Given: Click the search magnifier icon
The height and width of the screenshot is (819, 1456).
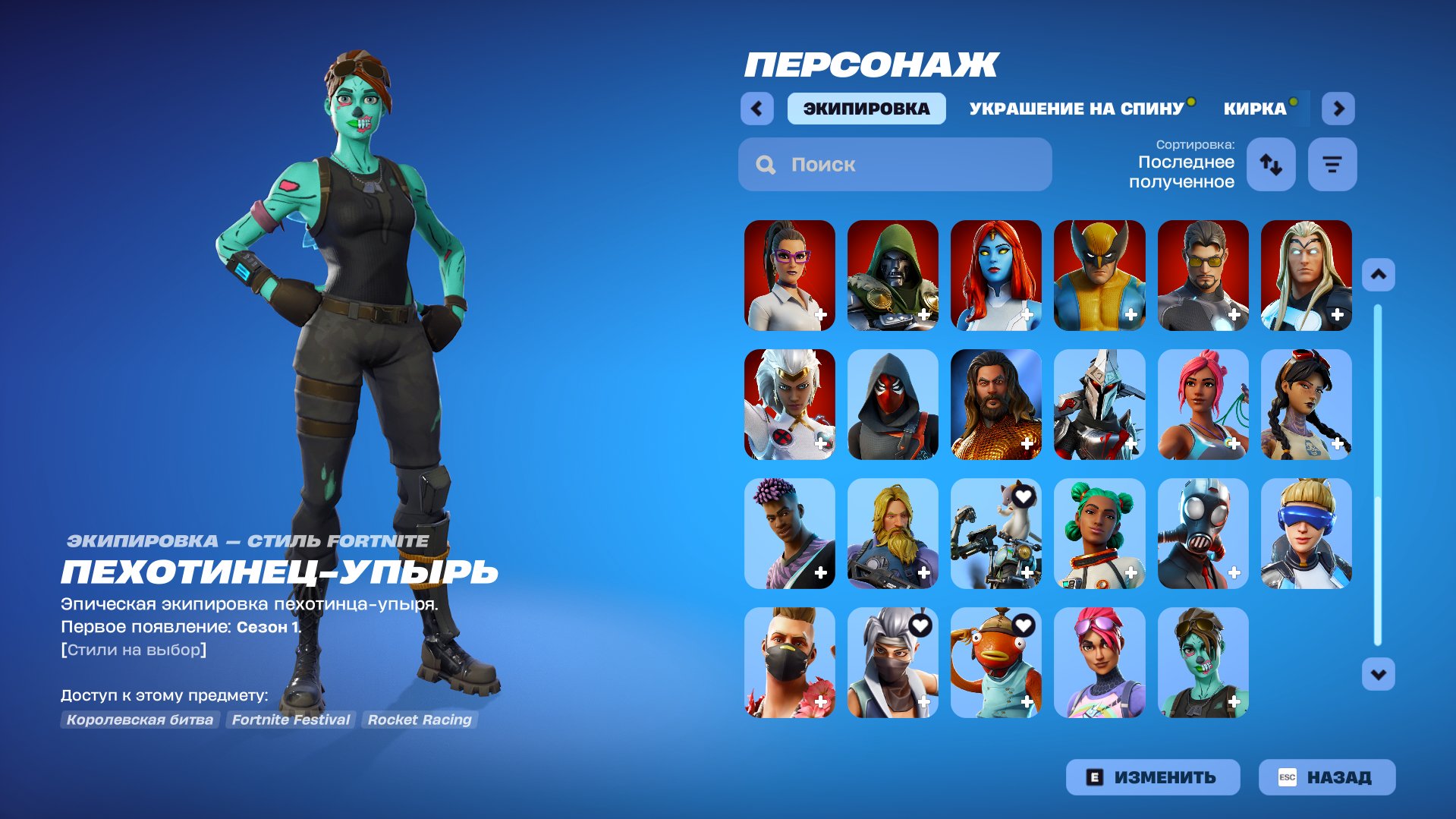Looking at the screenshot, I should (765, 164).
